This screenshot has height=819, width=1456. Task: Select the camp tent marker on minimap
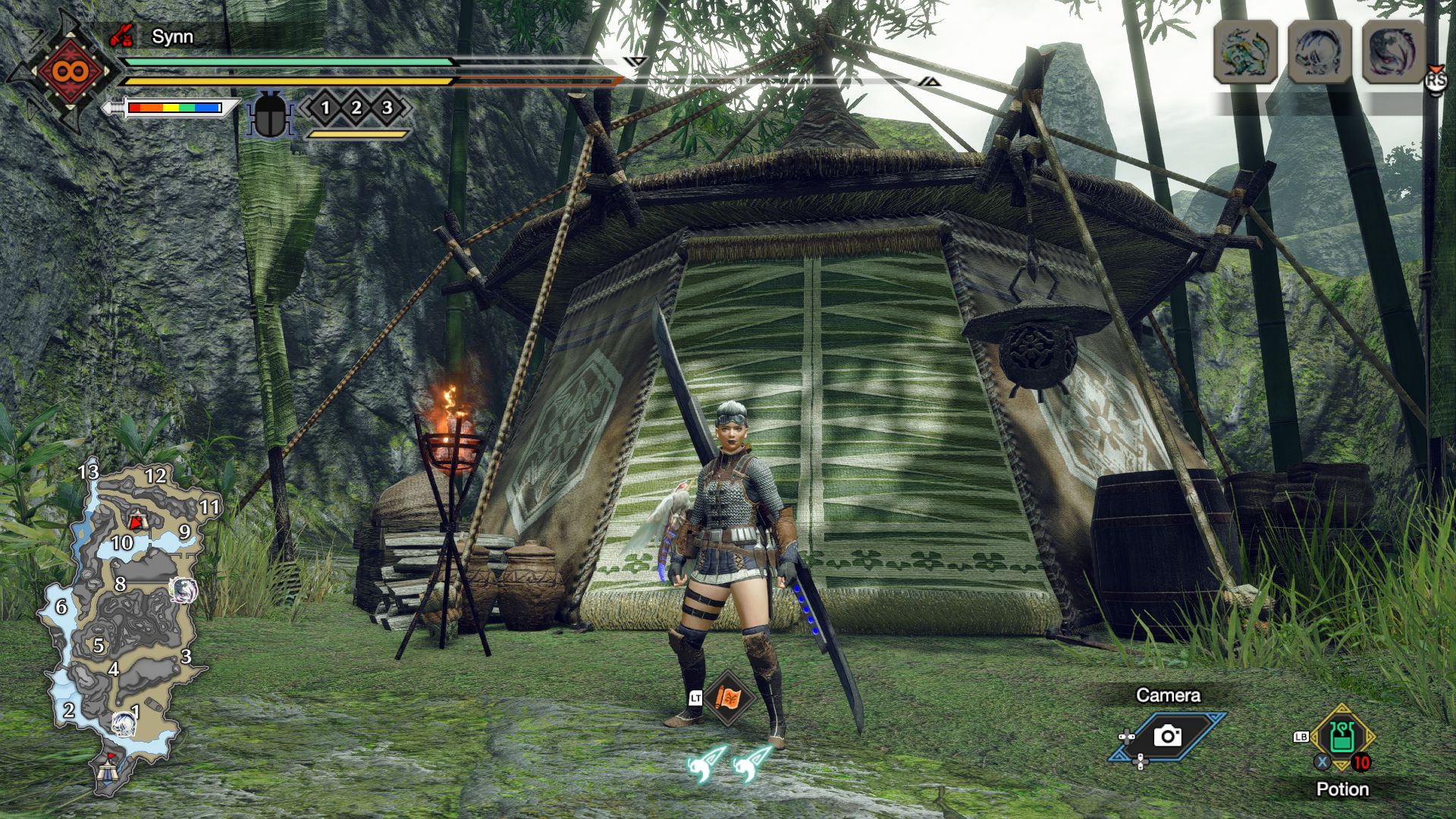click(x=107, y=771)
